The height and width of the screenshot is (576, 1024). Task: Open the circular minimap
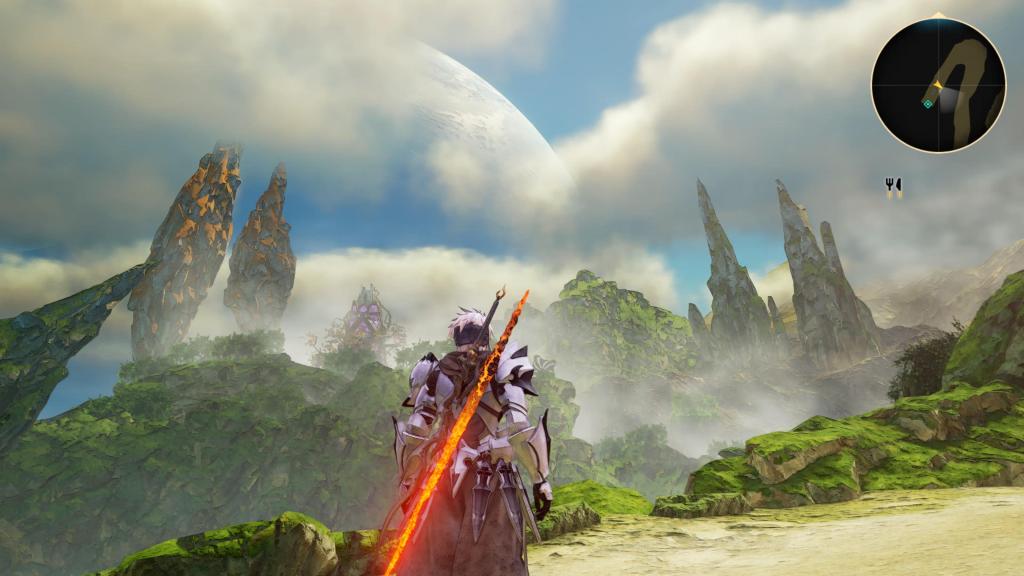point(937,85)
